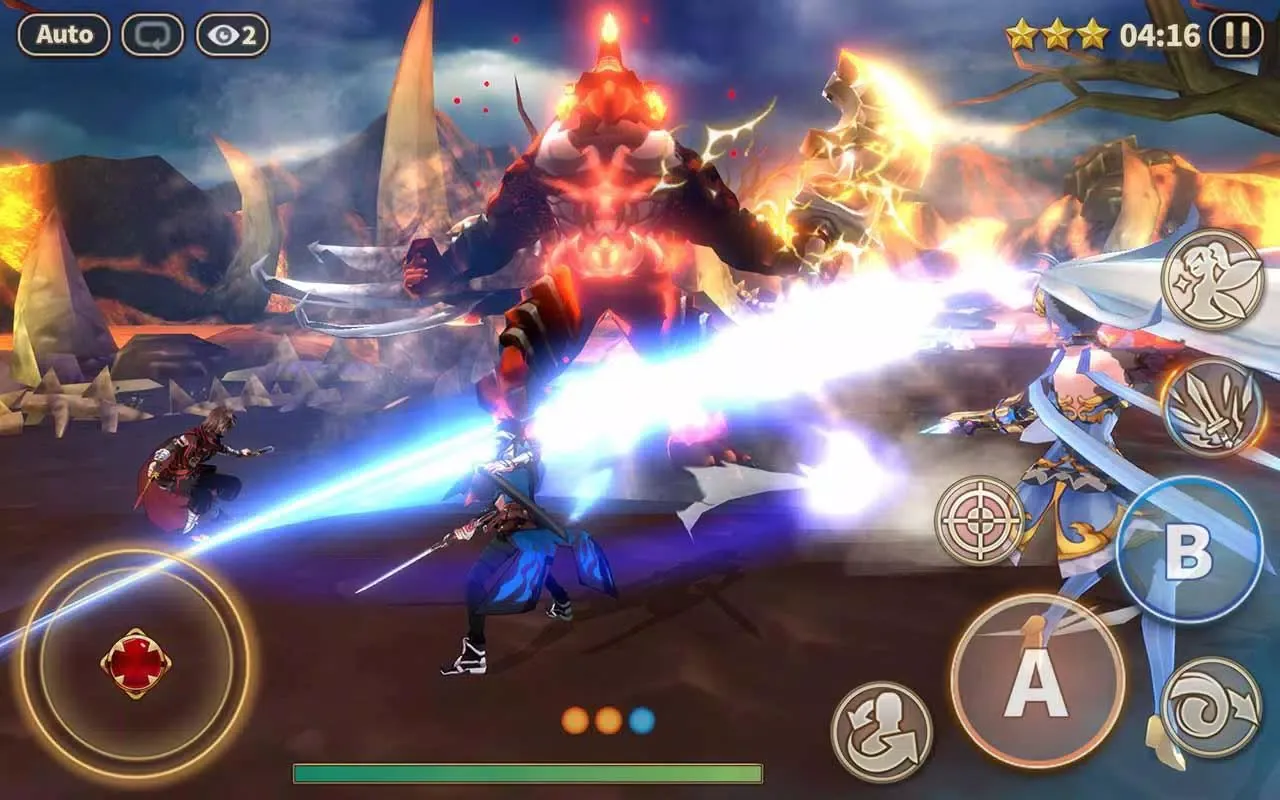1280x800 pixels.
Task: Use the winged fairy skill icon
Action: pos(1212,280)
